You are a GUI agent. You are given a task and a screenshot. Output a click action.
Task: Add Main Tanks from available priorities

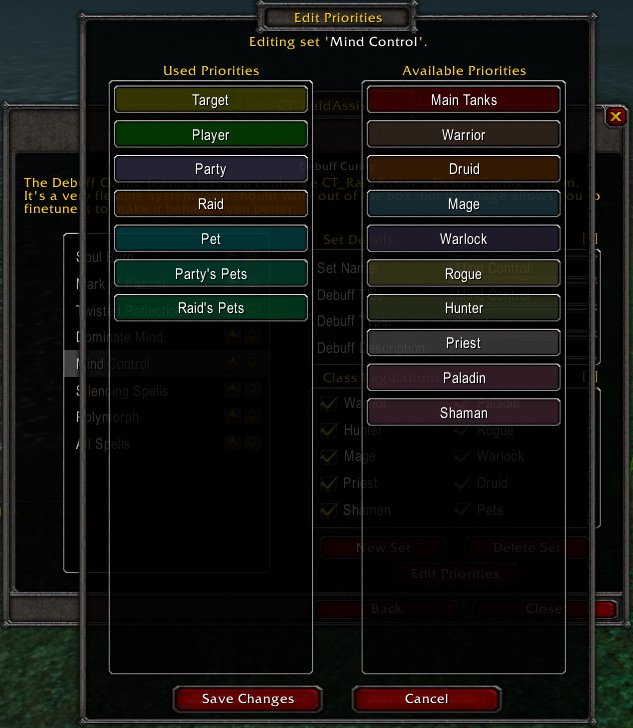point(463,100)
